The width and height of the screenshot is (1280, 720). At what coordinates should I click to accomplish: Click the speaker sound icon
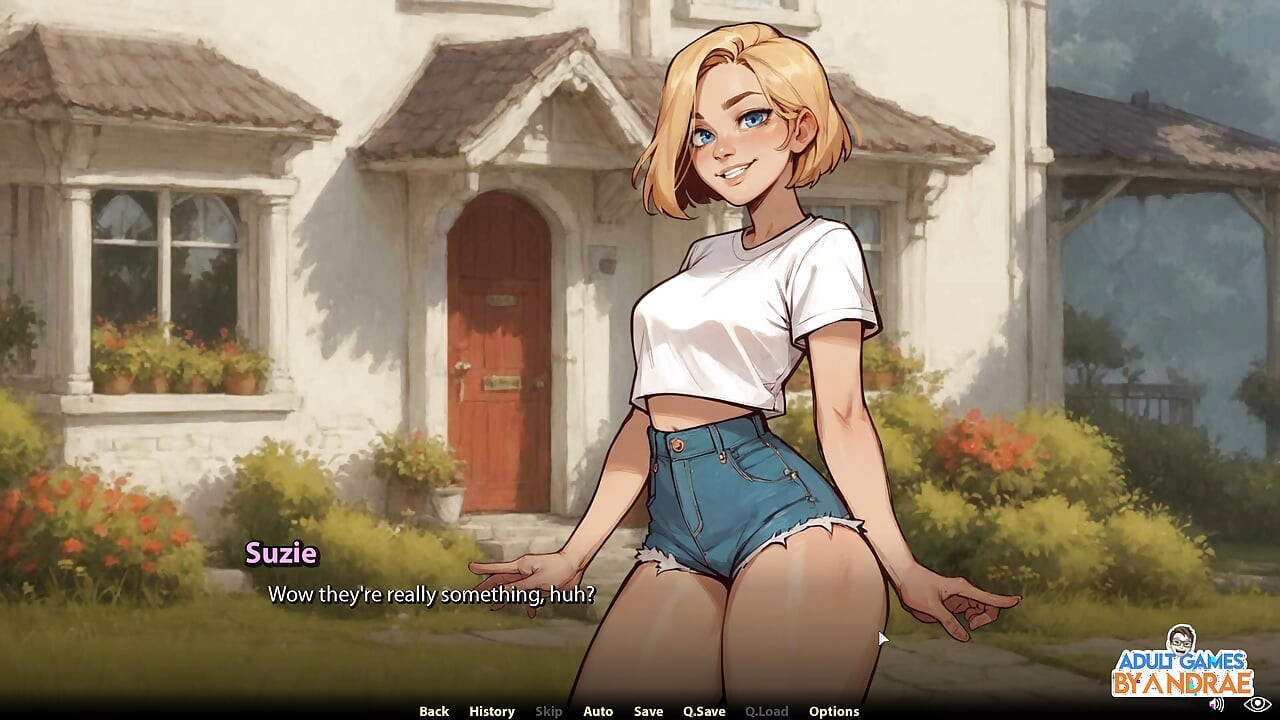pyautogui.click(x=1216, y=704)
